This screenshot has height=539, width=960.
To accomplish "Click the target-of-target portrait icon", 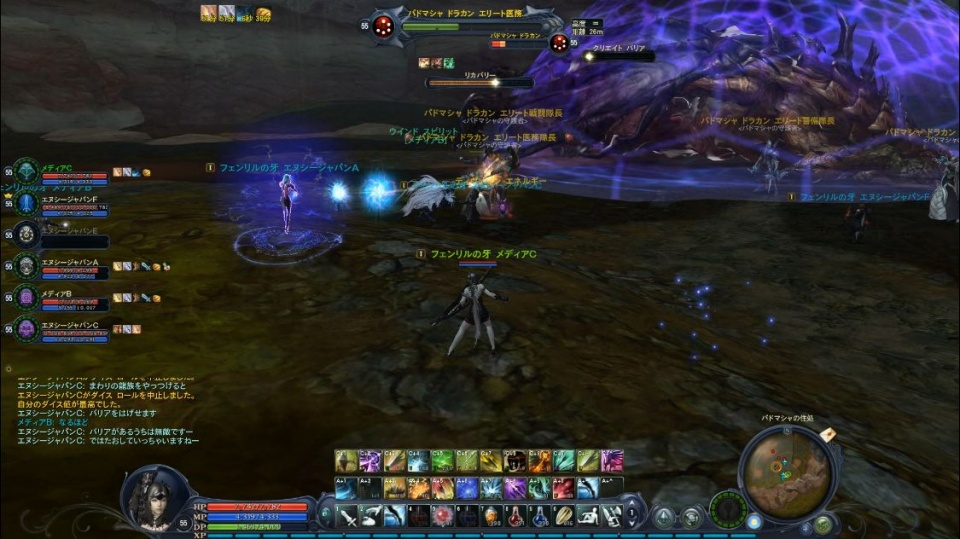I will coord(559,42).
